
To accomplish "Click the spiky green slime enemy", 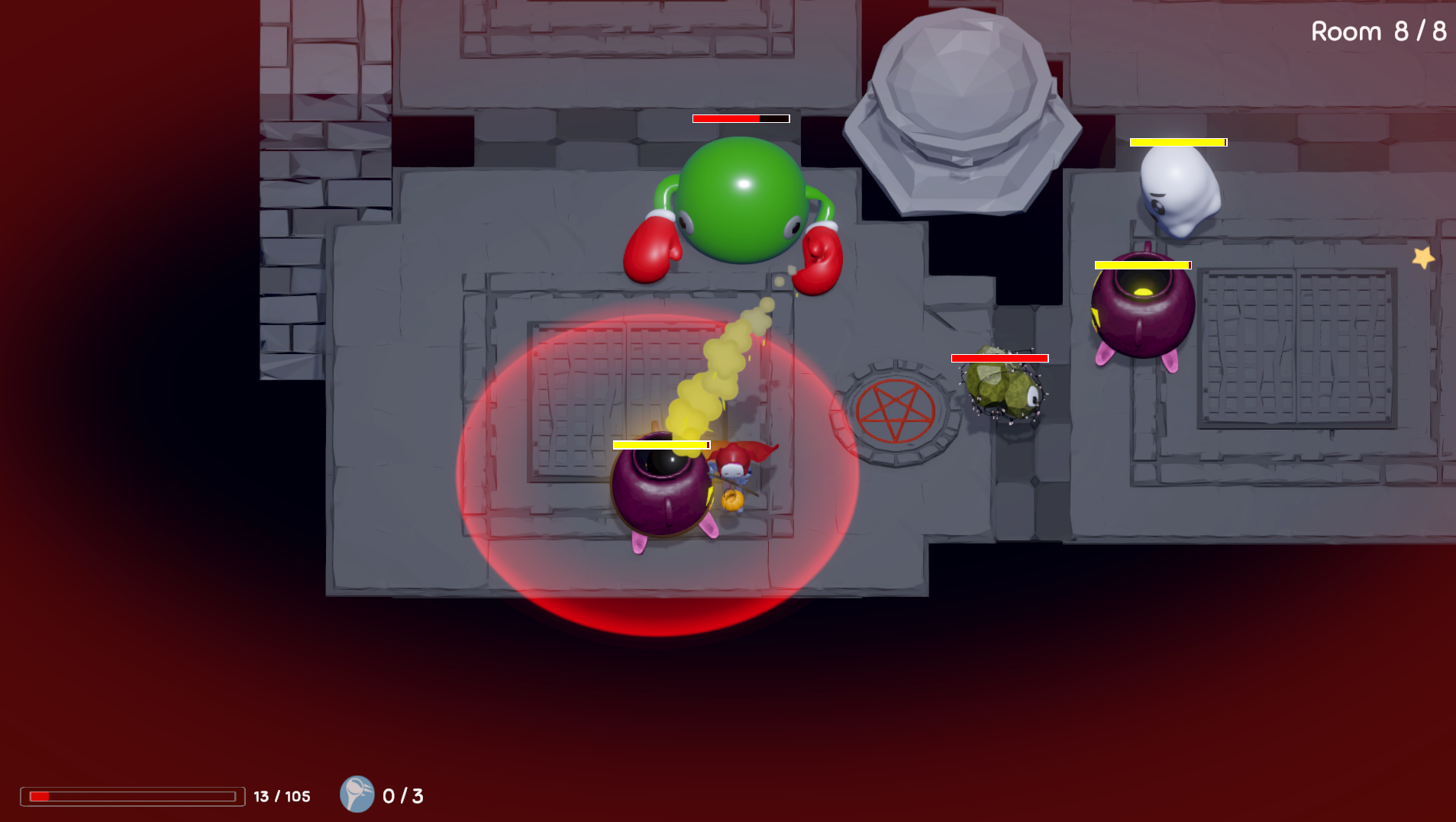I will 1002,389.
